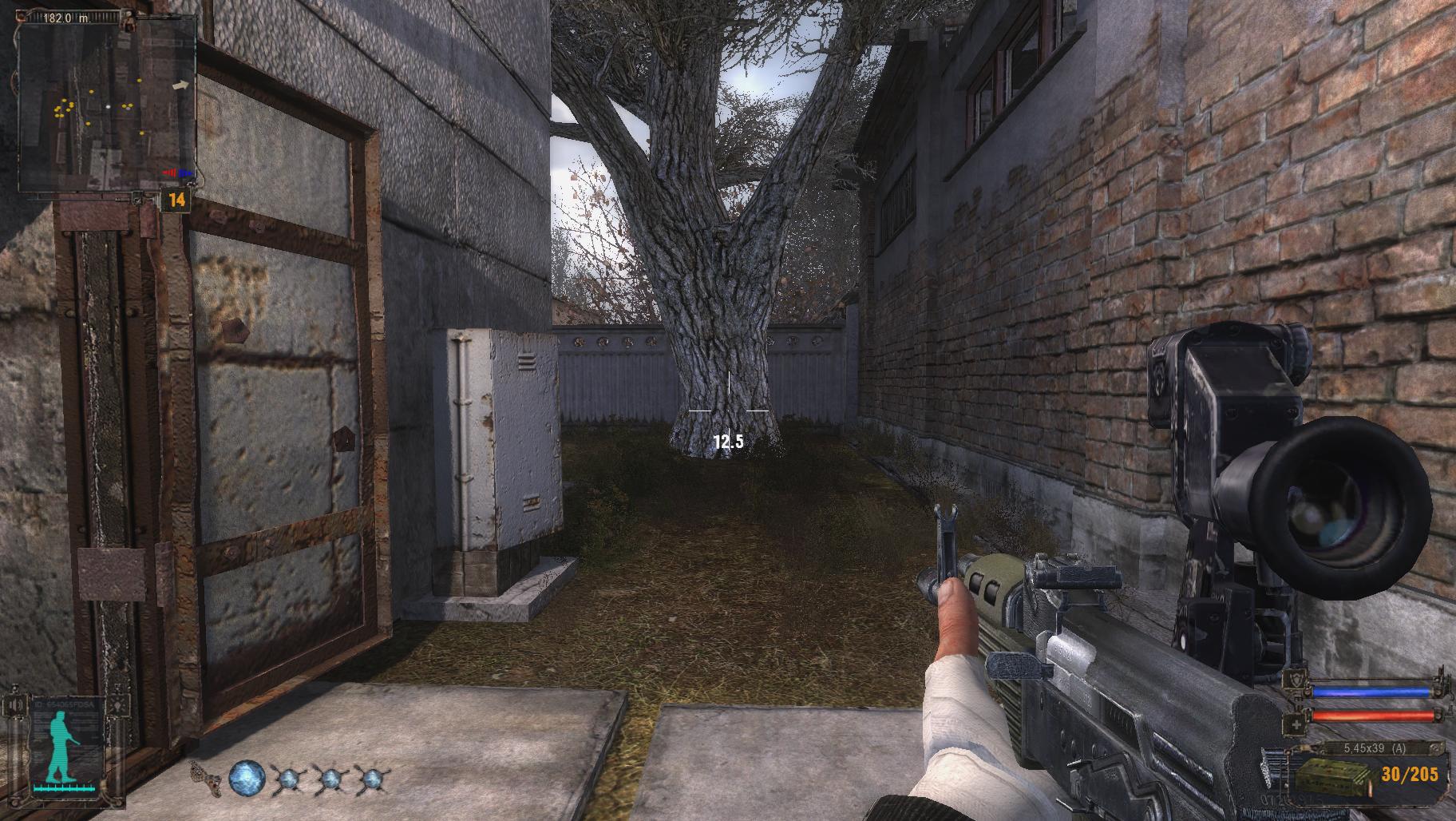Click the white player marker on minimap
1456x821 pixels.
(x=109, y=105)
